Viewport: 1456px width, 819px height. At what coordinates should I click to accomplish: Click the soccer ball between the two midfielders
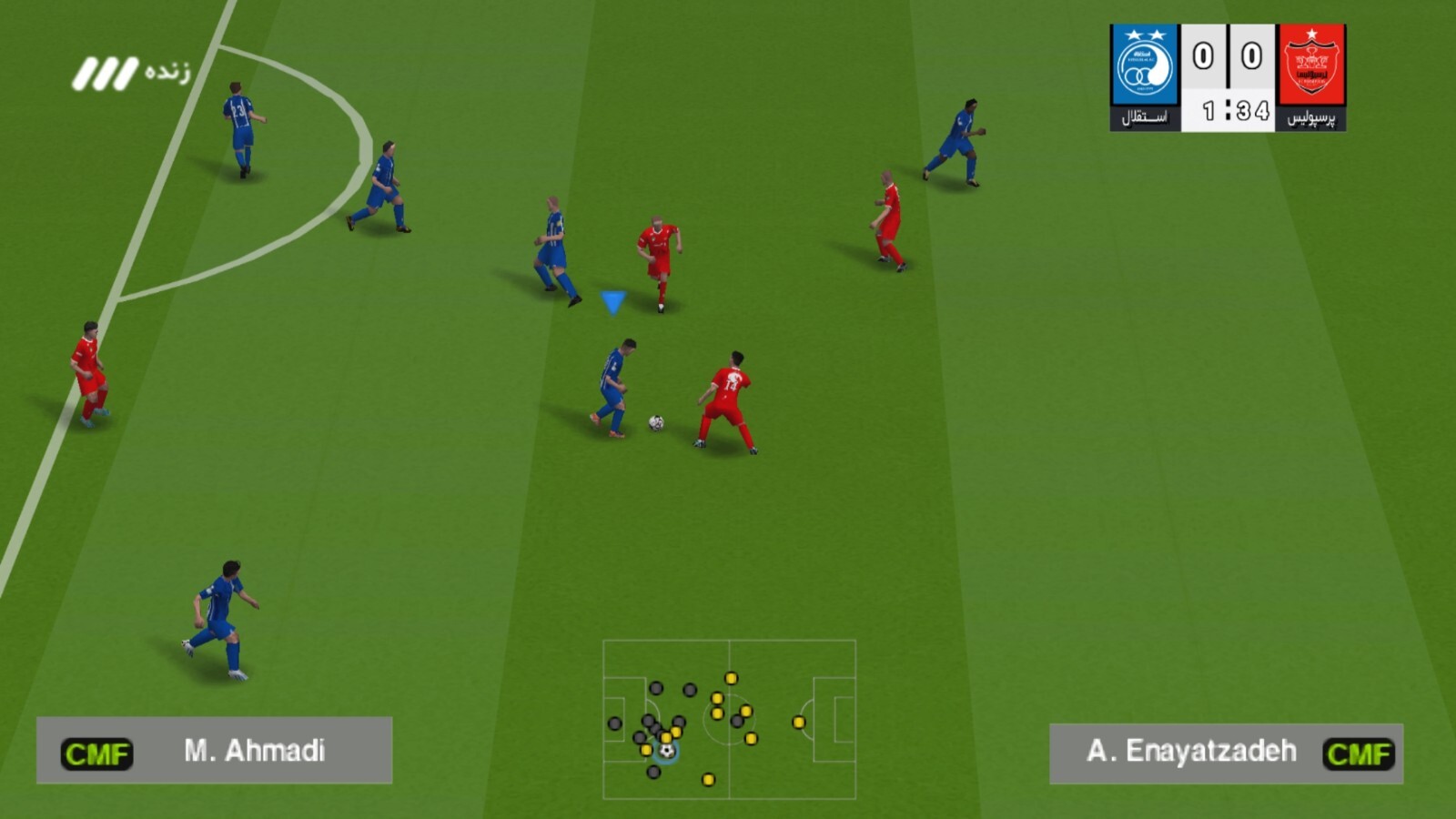coord(657,420)
